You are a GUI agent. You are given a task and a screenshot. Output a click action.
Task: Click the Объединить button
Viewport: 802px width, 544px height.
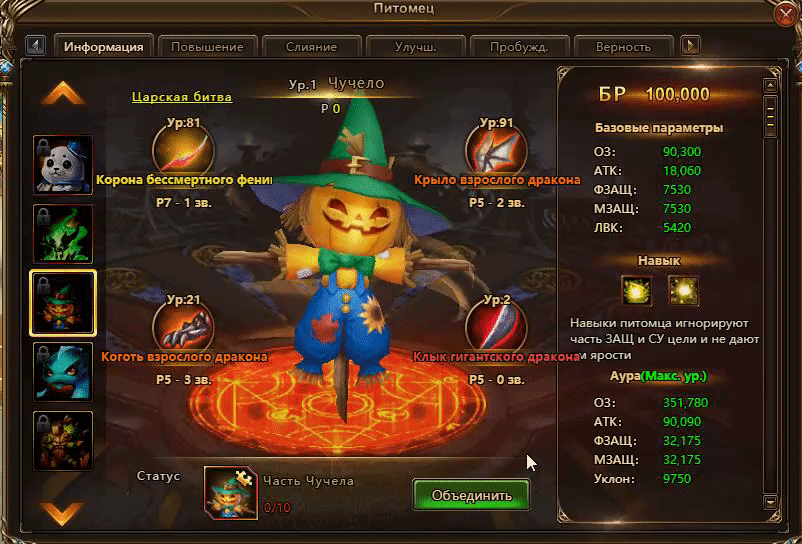pos(472,495)
